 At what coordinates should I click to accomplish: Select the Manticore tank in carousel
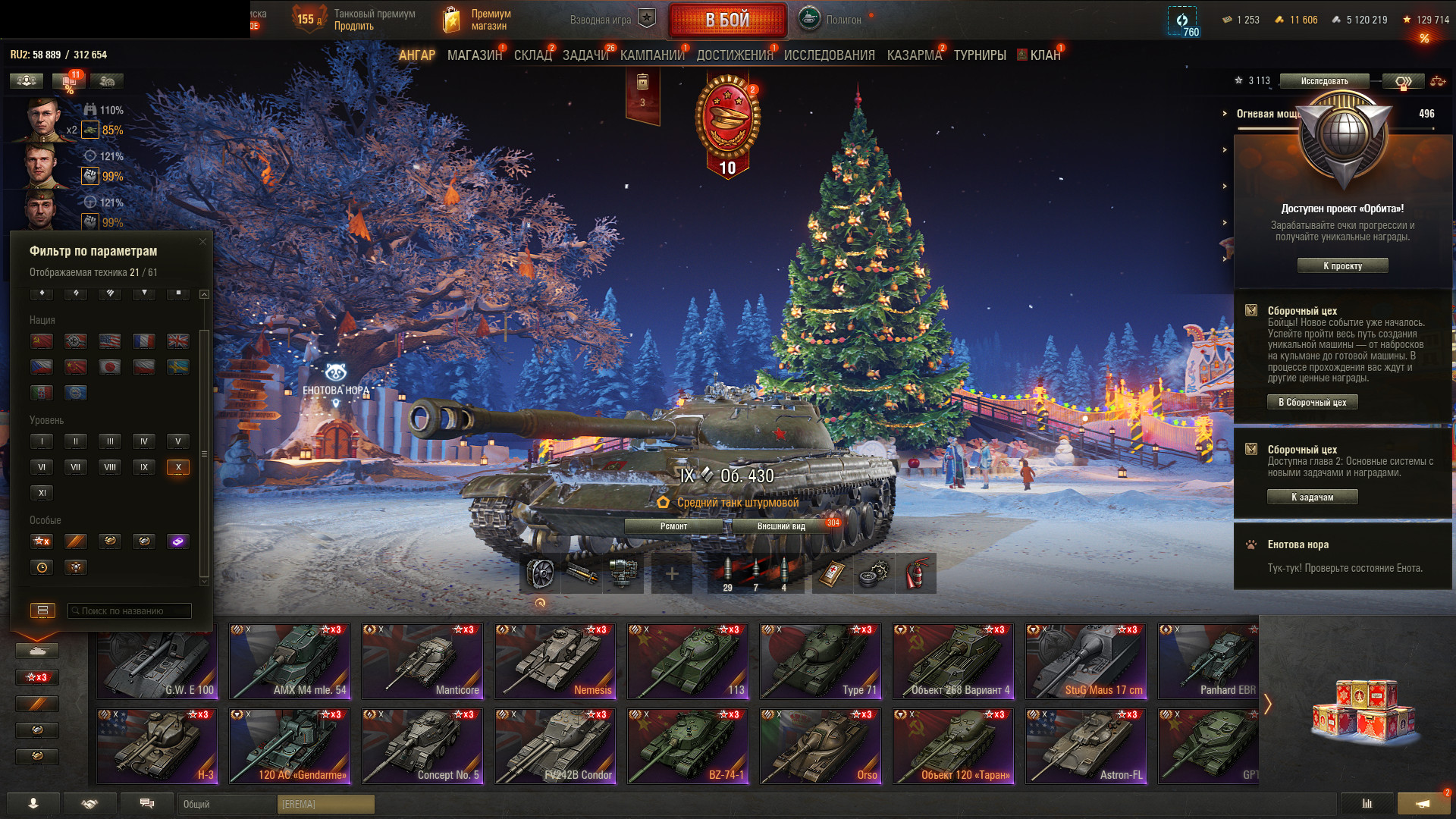422,661
